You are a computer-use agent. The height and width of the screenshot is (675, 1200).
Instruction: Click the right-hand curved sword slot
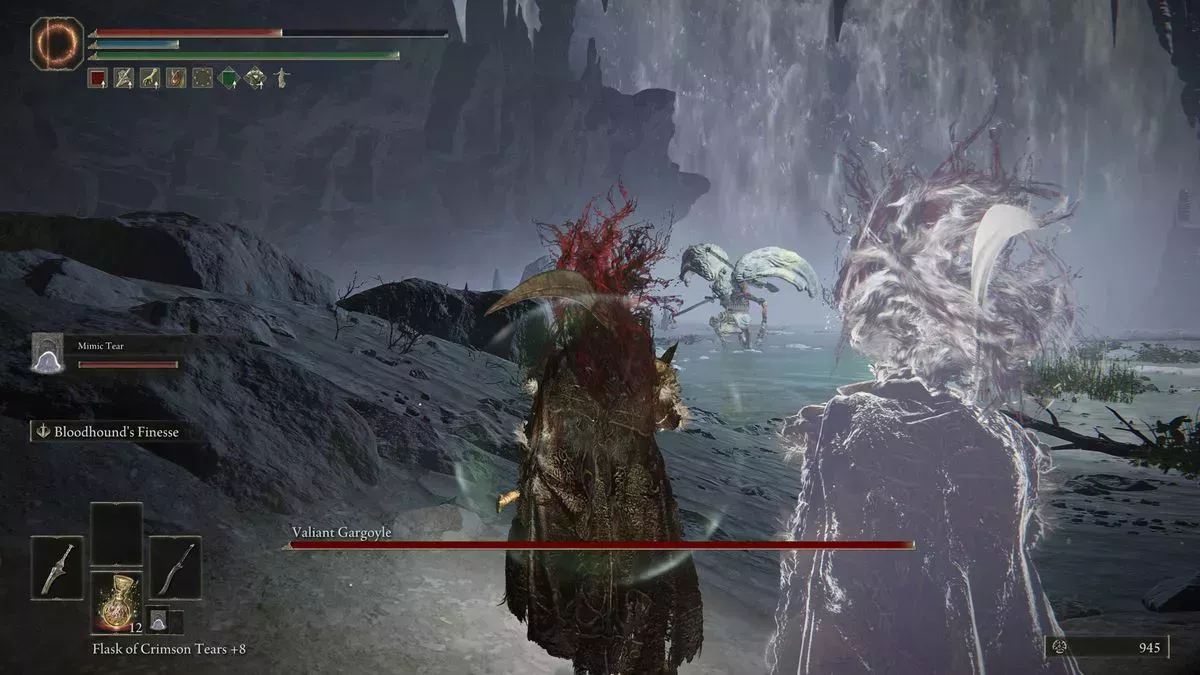tap(175, 567)
